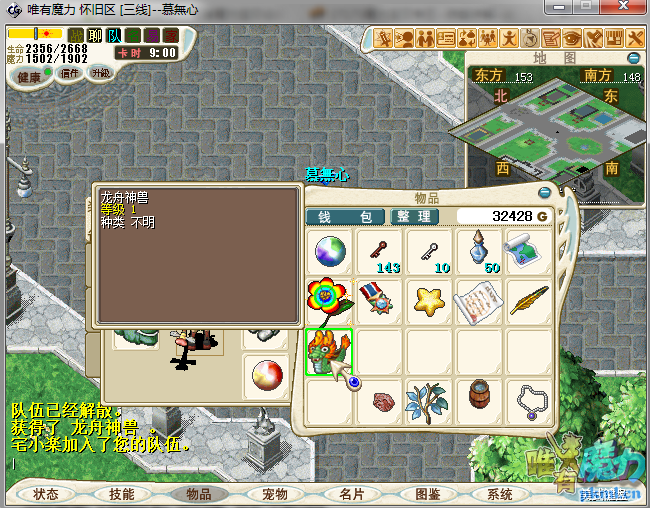Switch to the 技能 skills tab

point(122,494)
